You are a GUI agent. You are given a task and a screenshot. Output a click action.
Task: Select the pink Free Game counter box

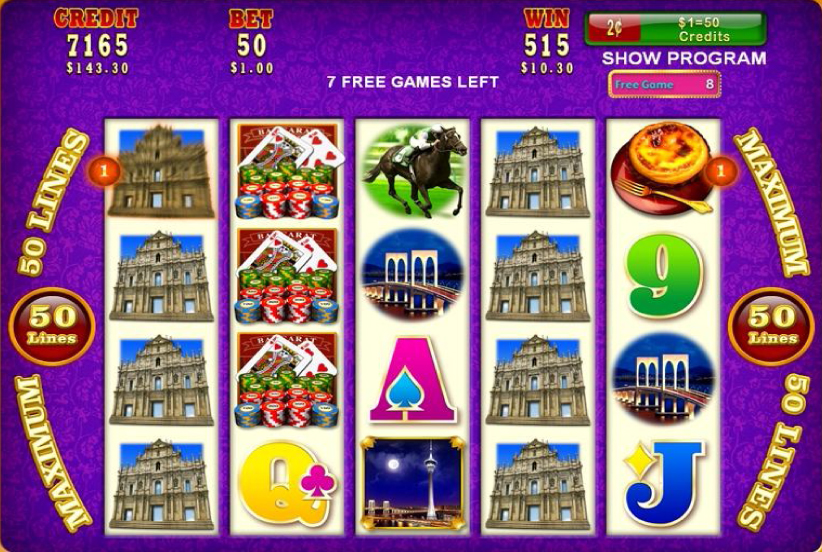click(664, 85)
